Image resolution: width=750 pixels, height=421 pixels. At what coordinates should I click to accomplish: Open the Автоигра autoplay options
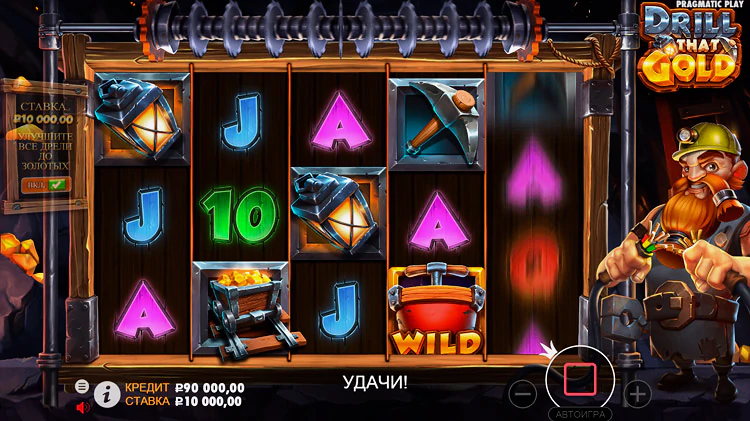click(580, 413)
